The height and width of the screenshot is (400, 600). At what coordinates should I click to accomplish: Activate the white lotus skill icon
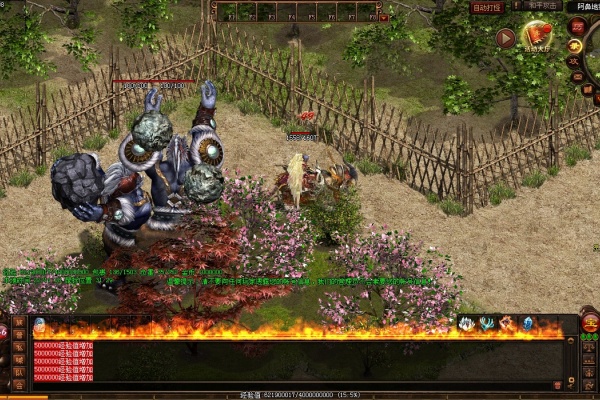tap(466, 323)
